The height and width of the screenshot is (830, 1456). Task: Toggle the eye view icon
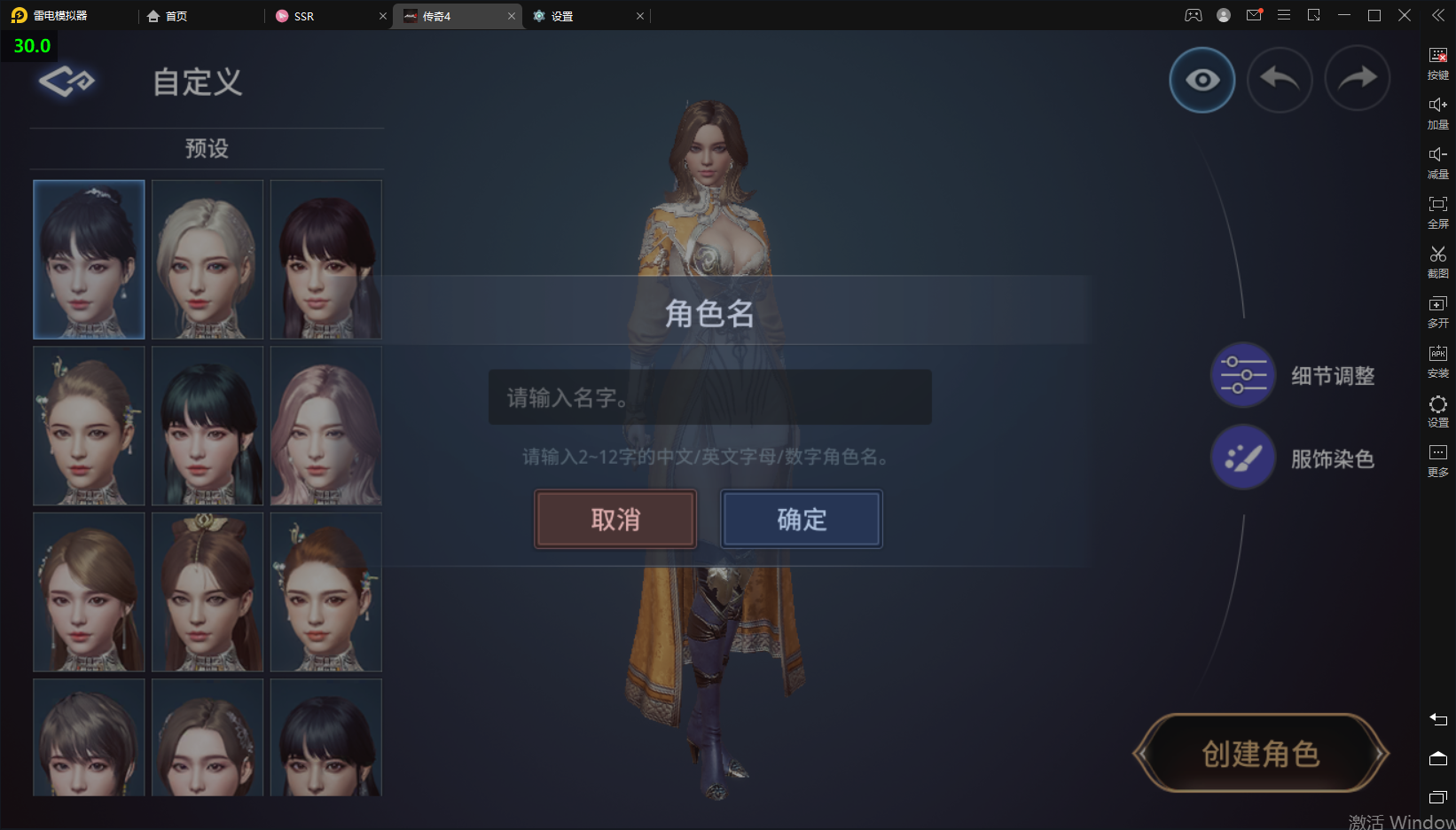pyautogui.click(x=1202, y=80)
